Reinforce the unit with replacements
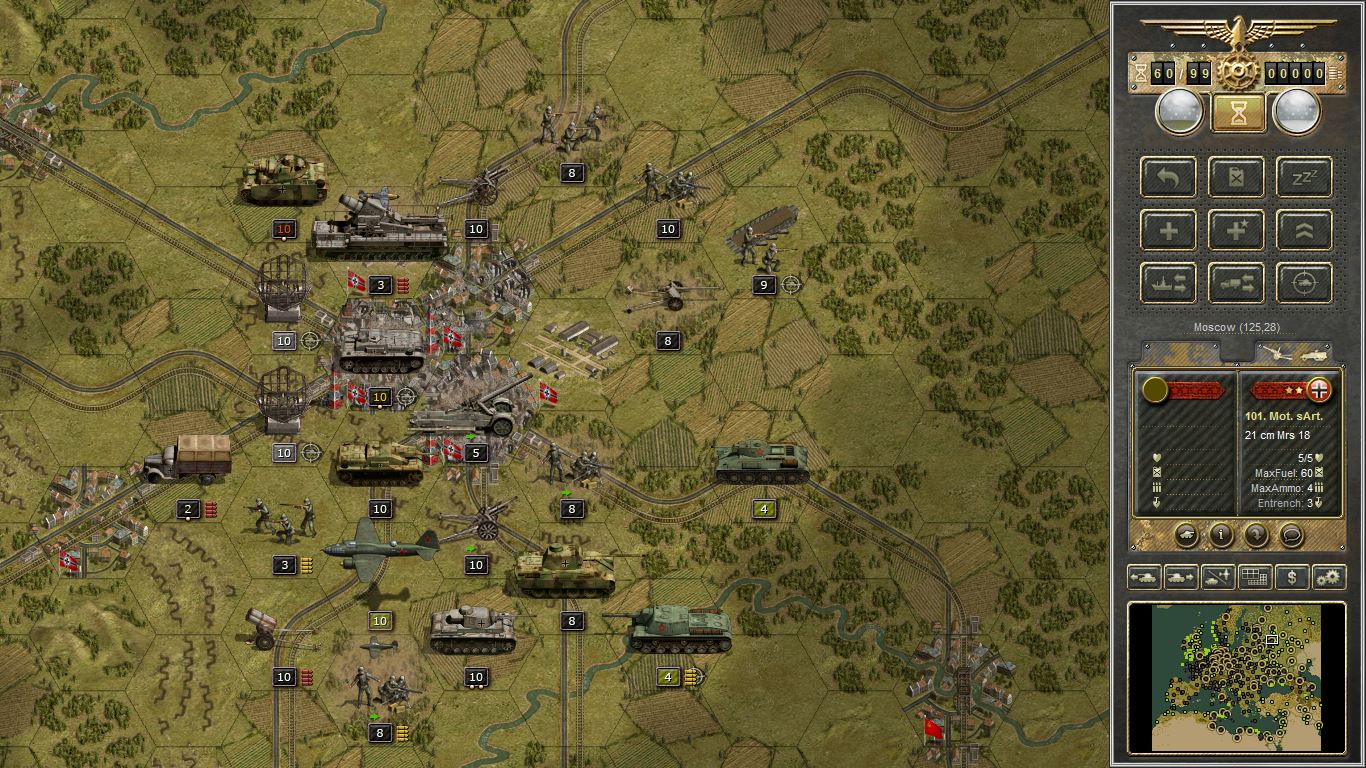This screenshot has width=1366, height=768. (1168, 230)
